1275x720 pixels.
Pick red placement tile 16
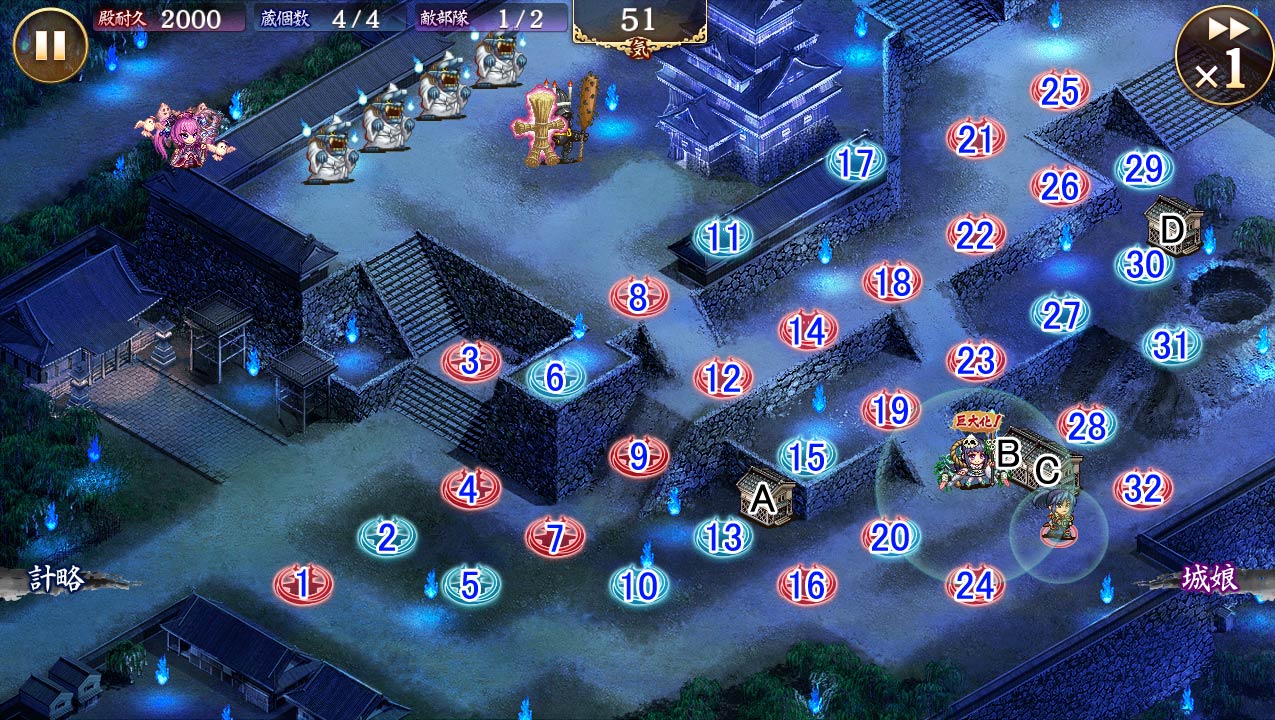coord(807,585)
